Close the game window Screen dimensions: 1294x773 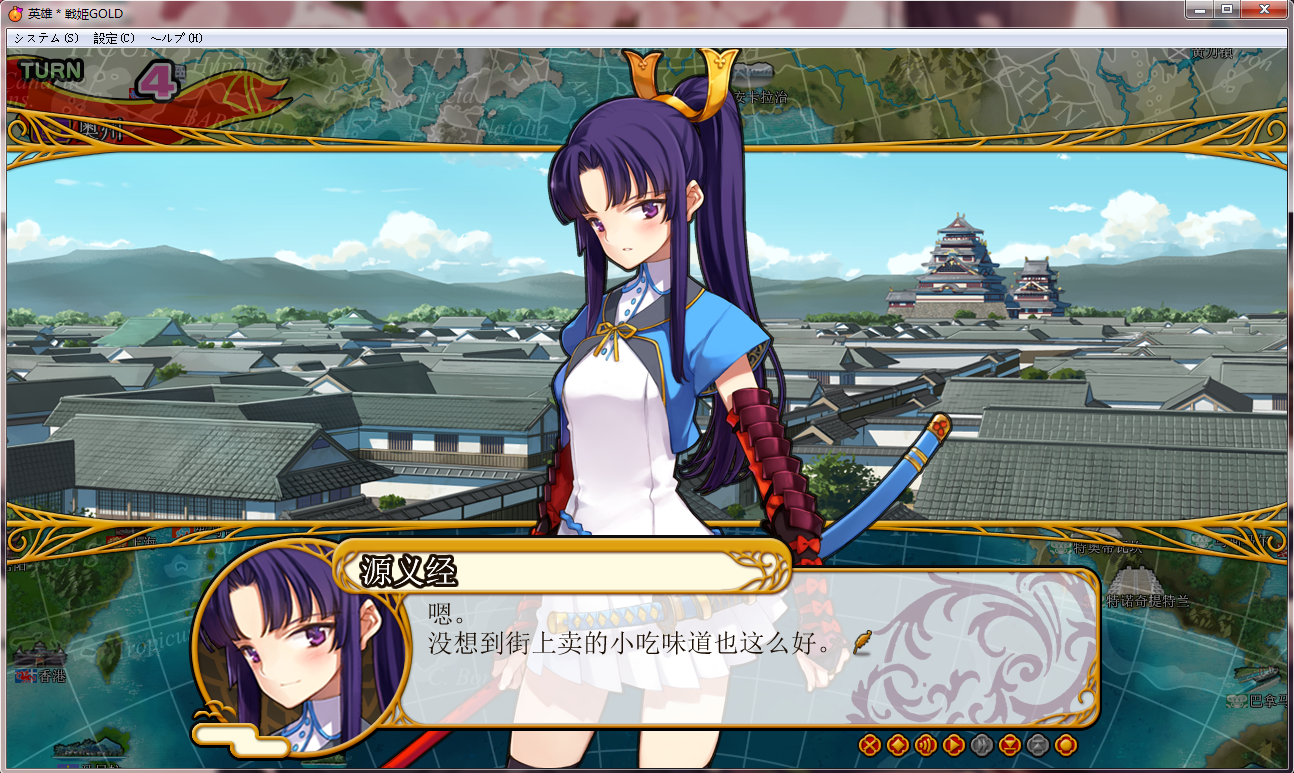pyautogui.click(x=1264, y=9)
